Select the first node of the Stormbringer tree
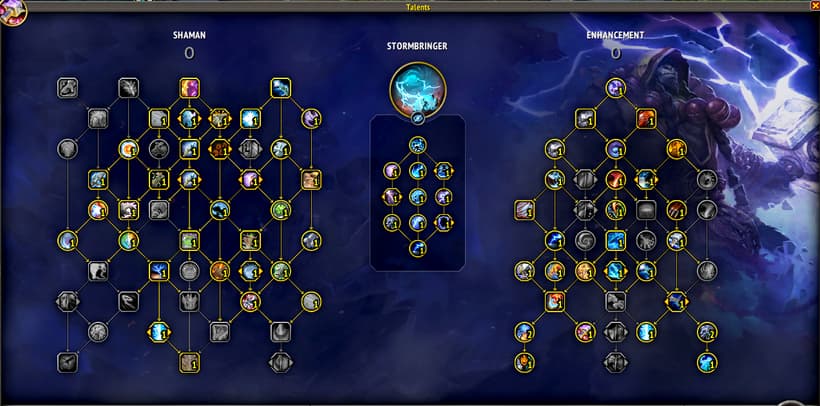The height and width of the screenshot is (406, 820). pos(418,145)
